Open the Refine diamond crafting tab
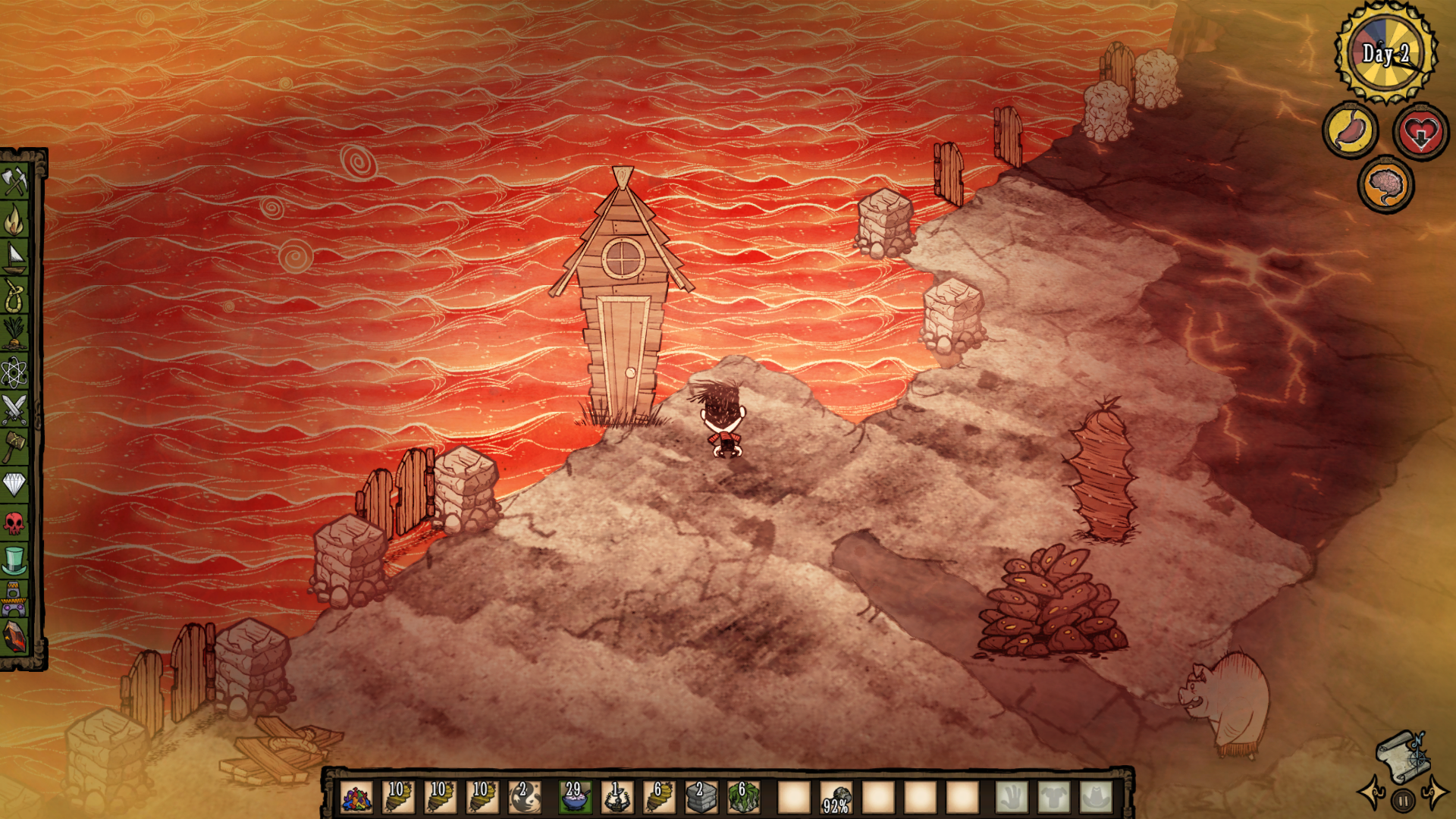The image size is (1456, 819). pyautogui.click(x=14, y=484)
